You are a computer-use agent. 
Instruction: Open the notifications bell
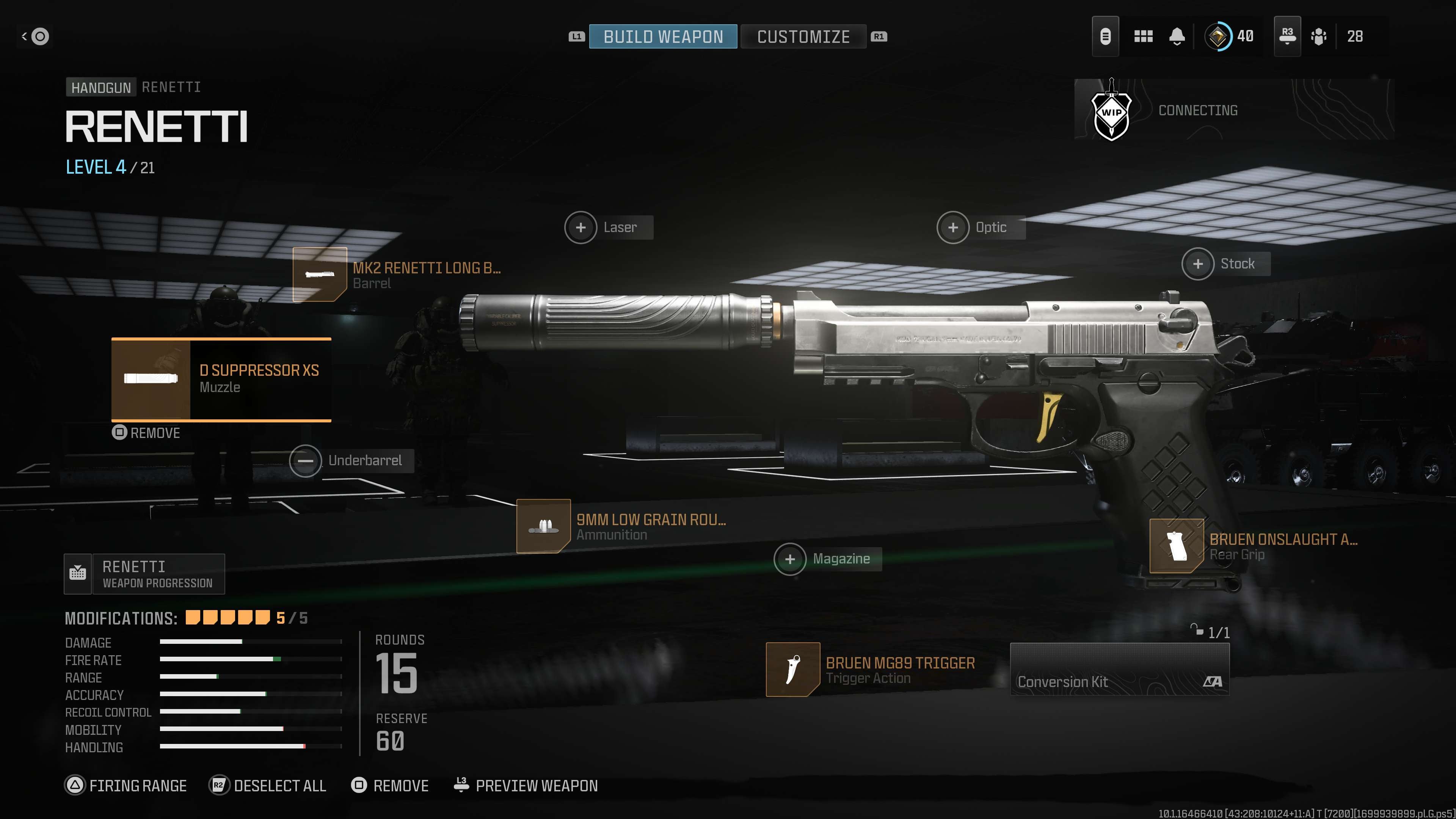click(x=1177, y=37)
